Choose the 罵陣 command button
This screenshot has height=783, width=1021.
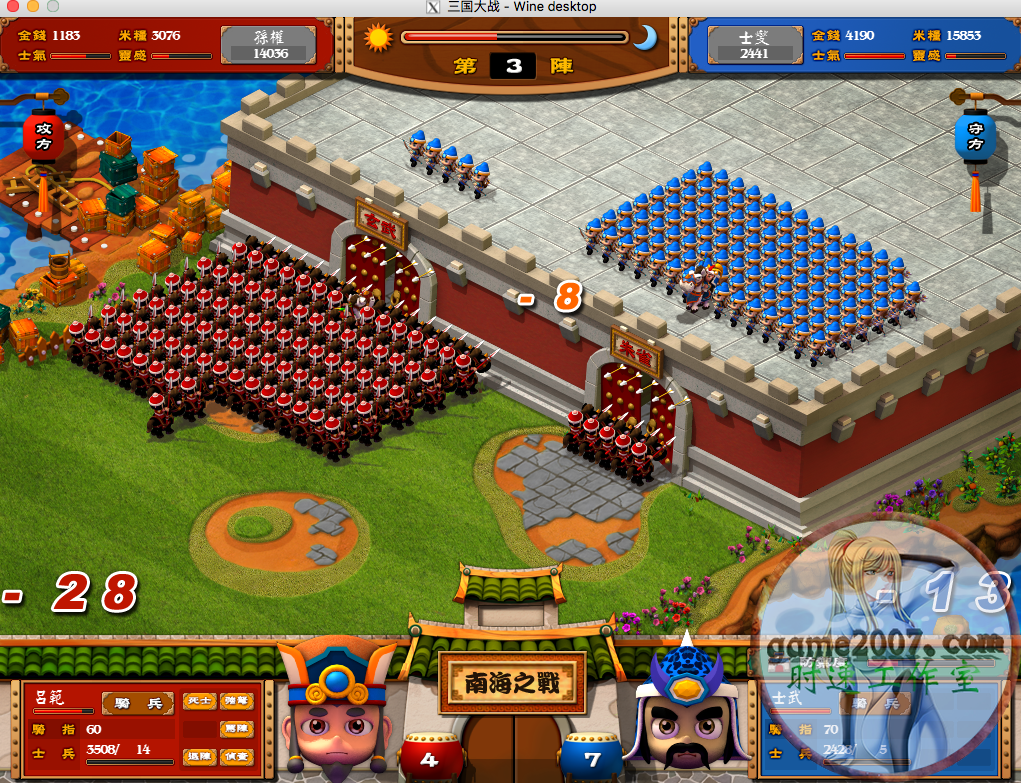point(237,728)
